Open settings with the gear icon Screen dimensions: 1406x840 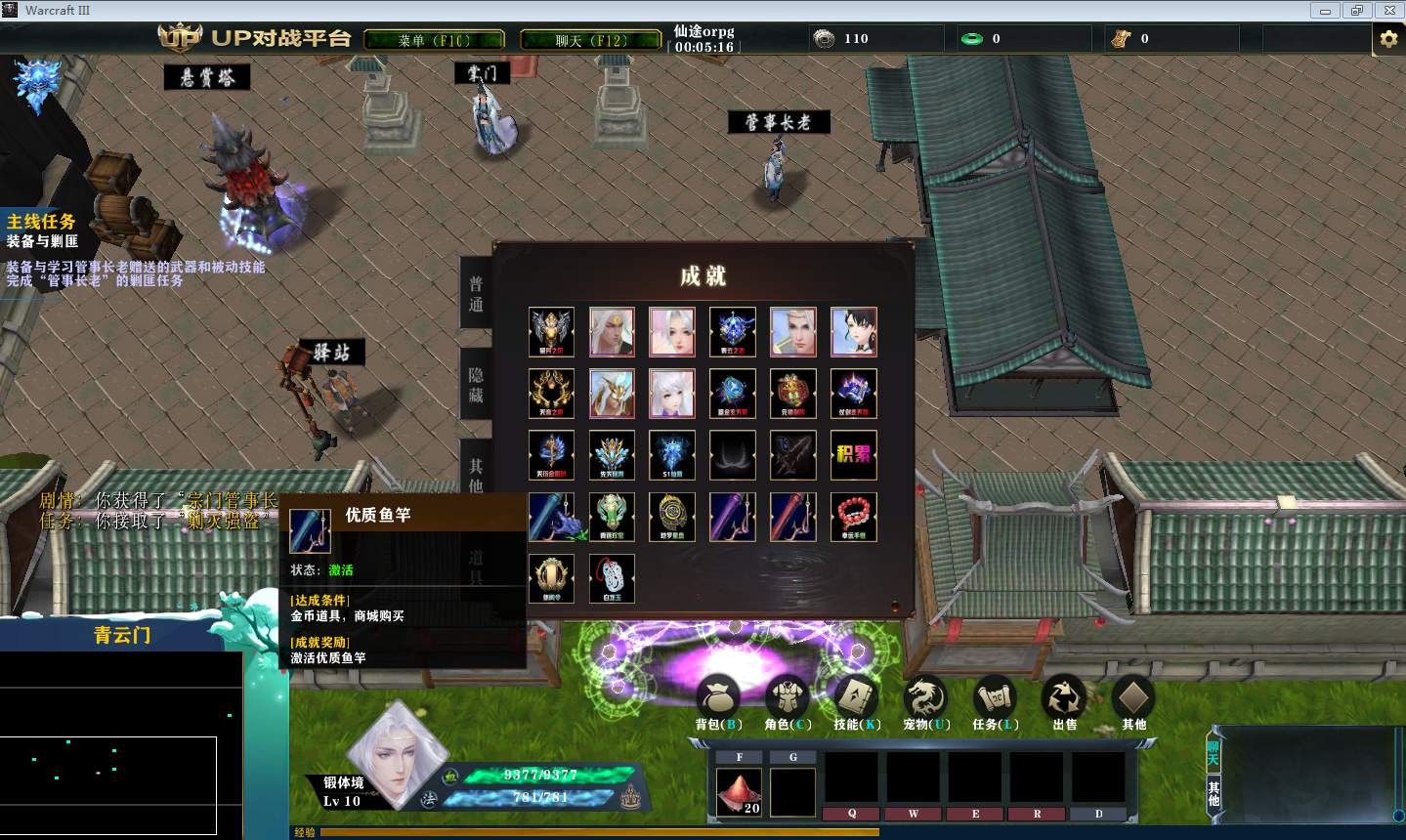pos(1388,39)
